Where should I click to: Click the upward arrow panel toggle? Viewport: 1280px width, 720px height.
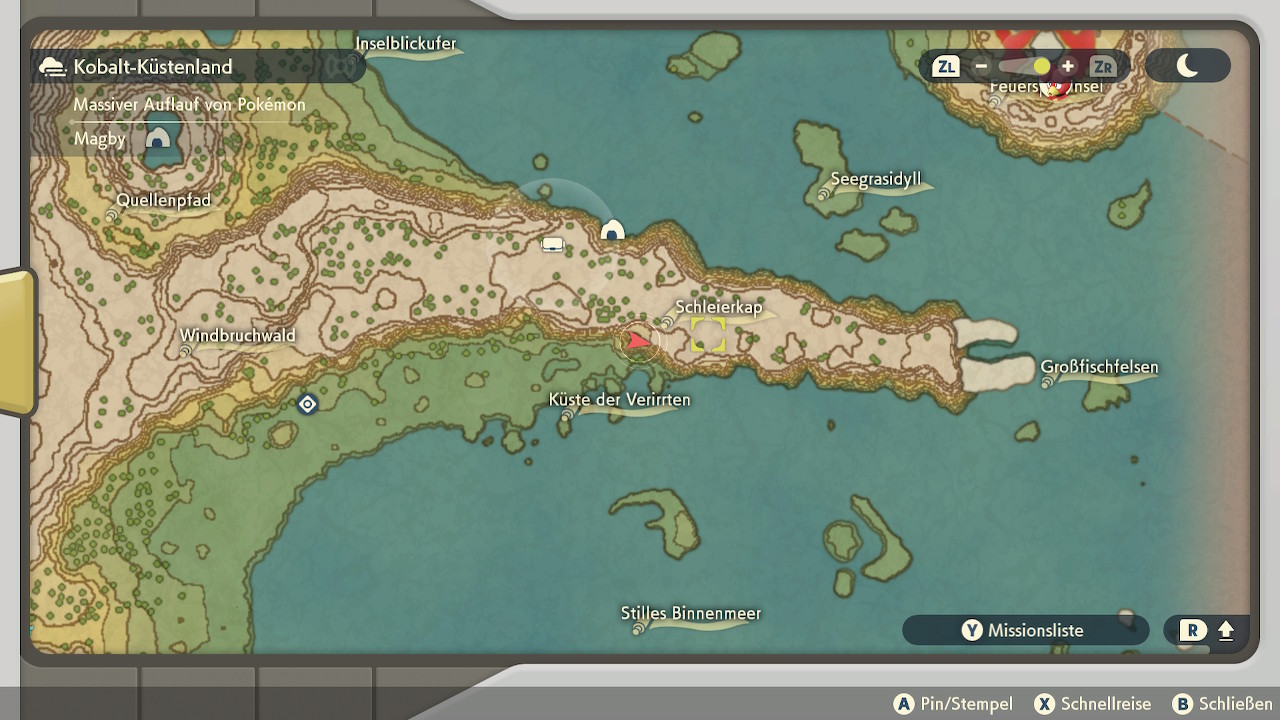(1226, 631)
